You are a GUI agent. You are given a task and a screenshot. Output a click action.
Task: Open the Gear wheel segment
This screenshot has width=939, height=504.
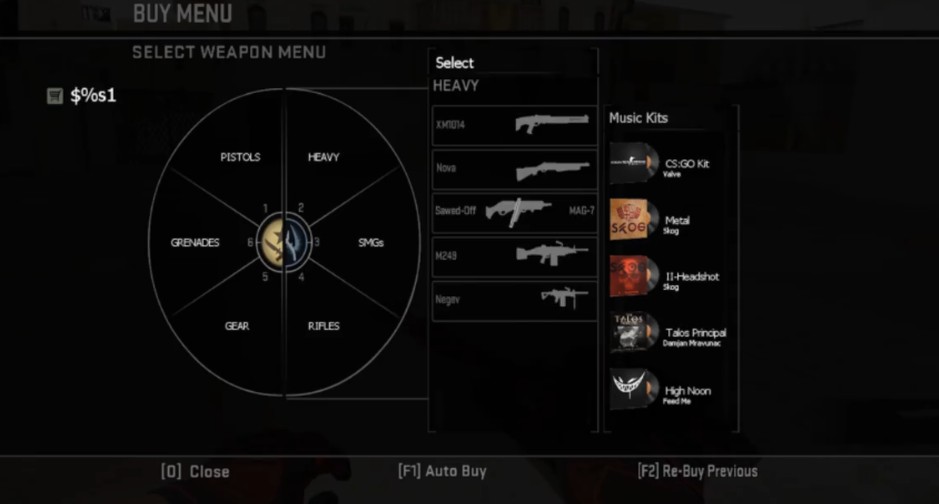coord(237,326)
